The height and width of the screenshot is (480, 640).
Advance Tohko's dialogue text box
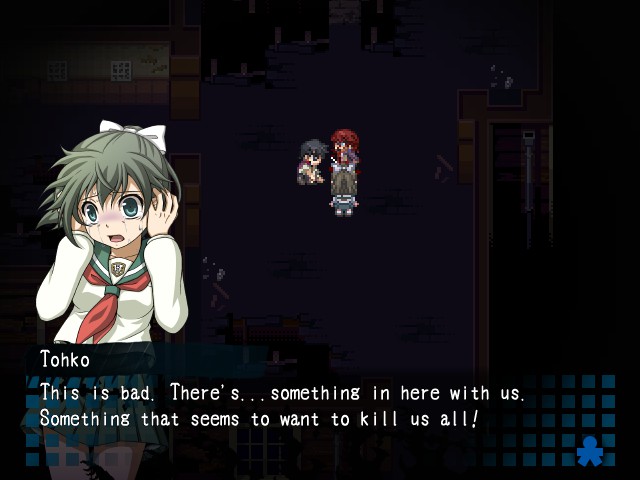tap(300, 405)
